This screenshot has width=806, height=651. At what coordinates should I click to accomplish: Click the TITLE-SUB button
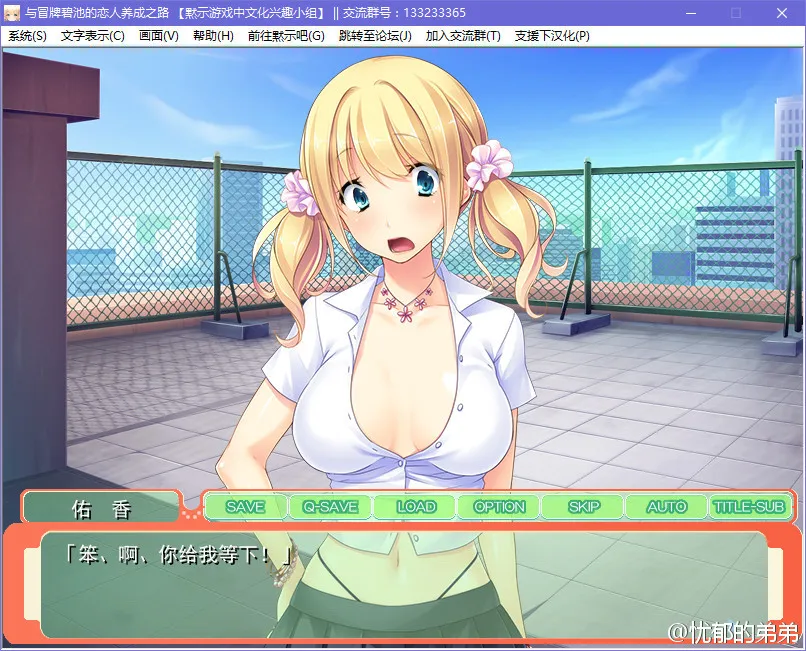[x=749, y=506]
